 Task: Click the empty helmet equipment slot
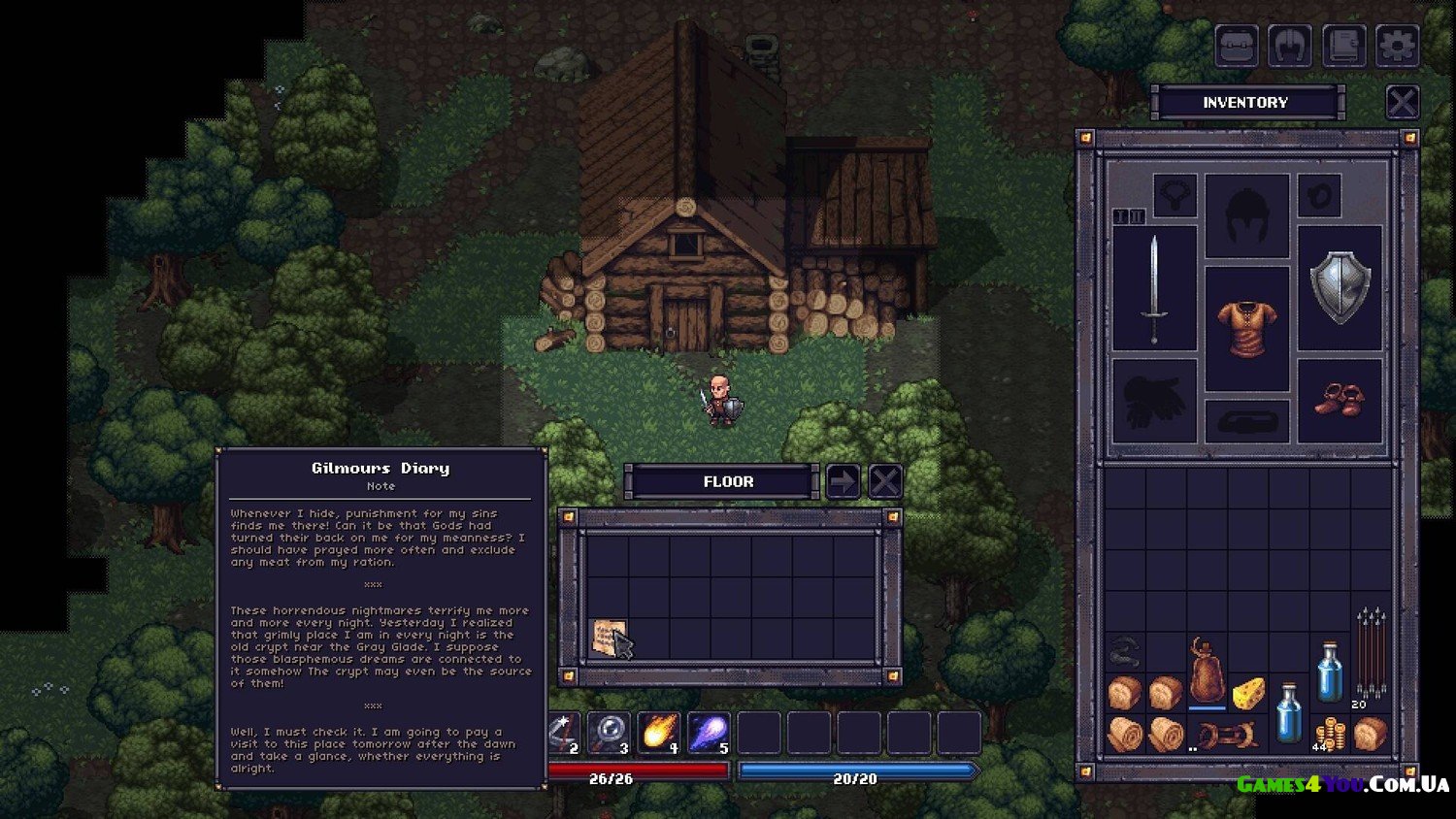tap(1246, 215)
